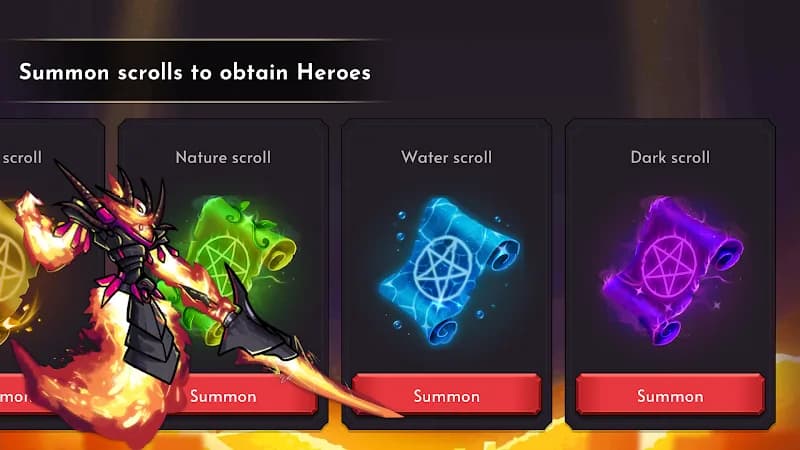Summon with the Nature scroll button
The image size is (800, 450).
(240, 395)
